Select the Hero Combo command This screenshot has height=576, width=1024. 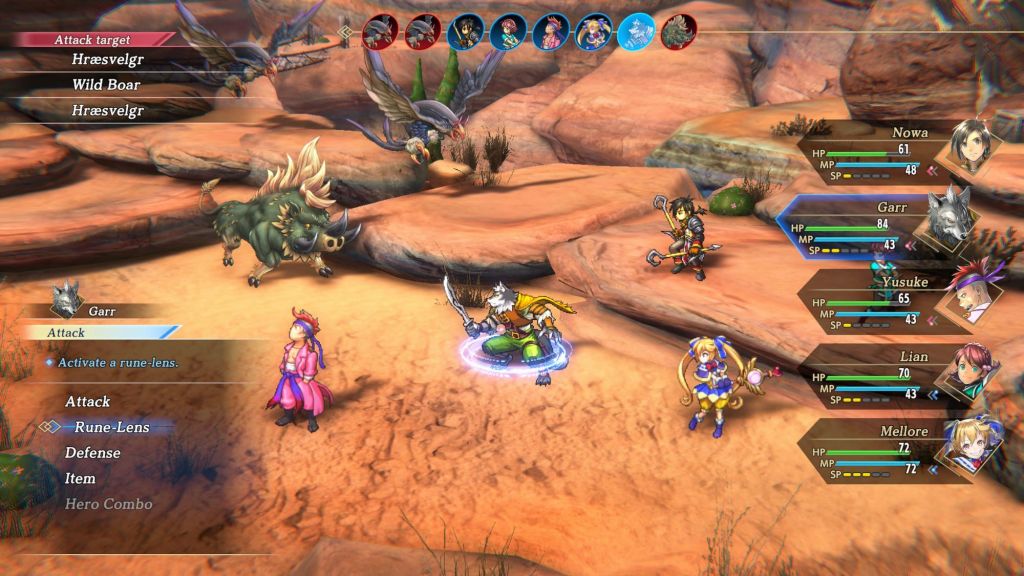pos(109,504)
